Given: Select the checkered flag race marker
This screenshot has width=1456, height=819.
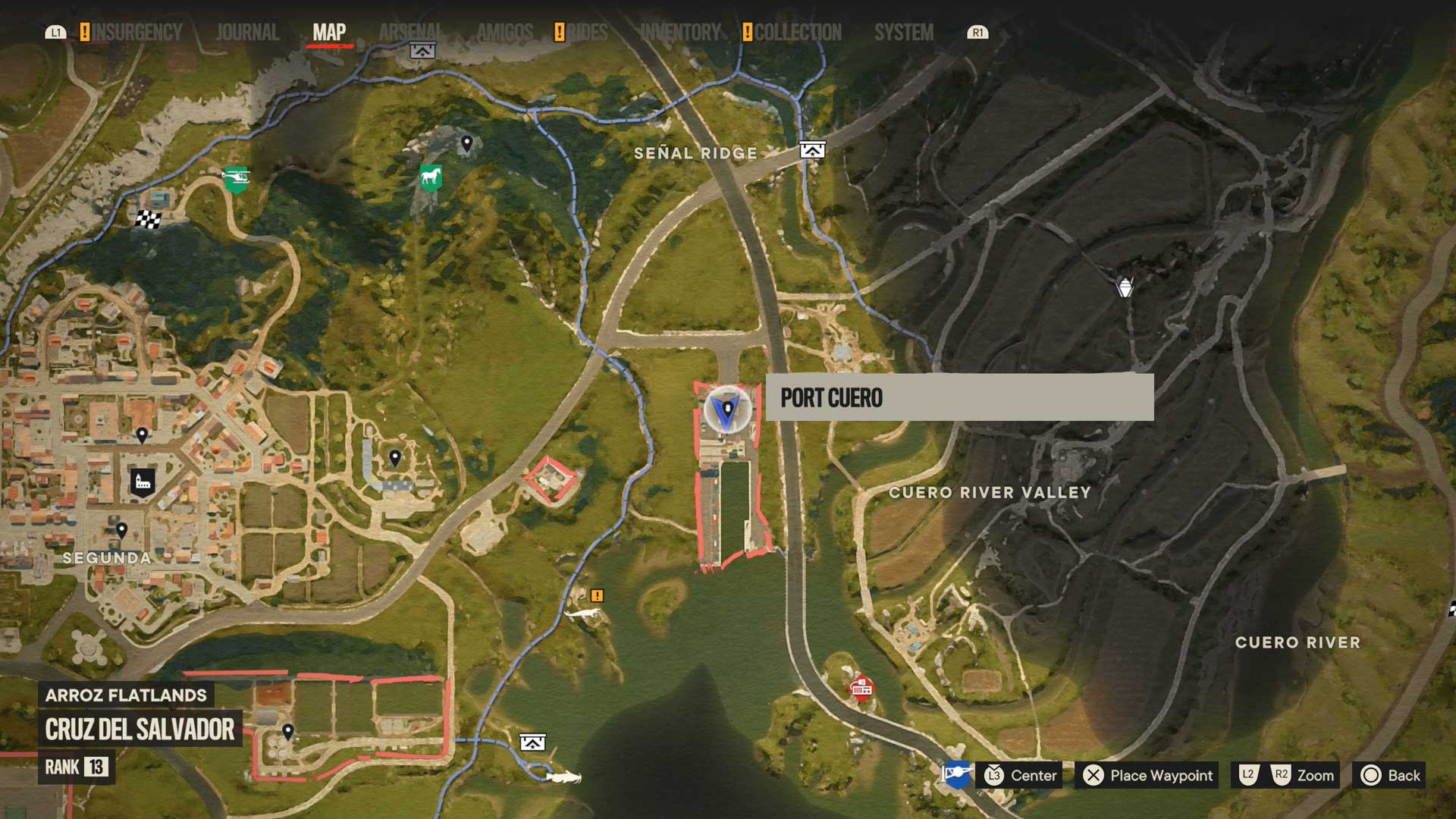Looking at the screenshot, I should pyautogui.click(x=149, y=220).
